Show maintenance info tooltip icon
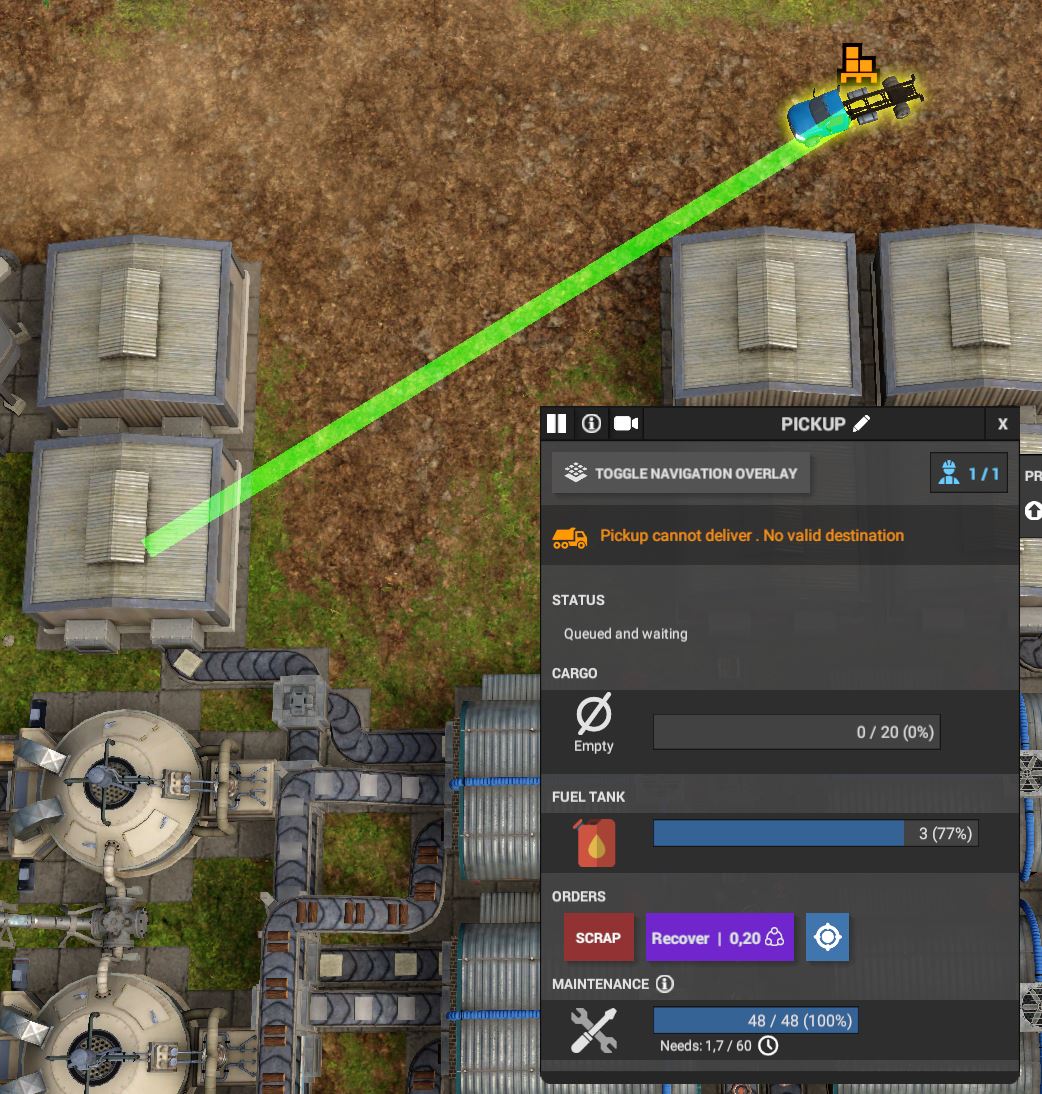Screen dimensions: 1042x1094 point(665,984)
